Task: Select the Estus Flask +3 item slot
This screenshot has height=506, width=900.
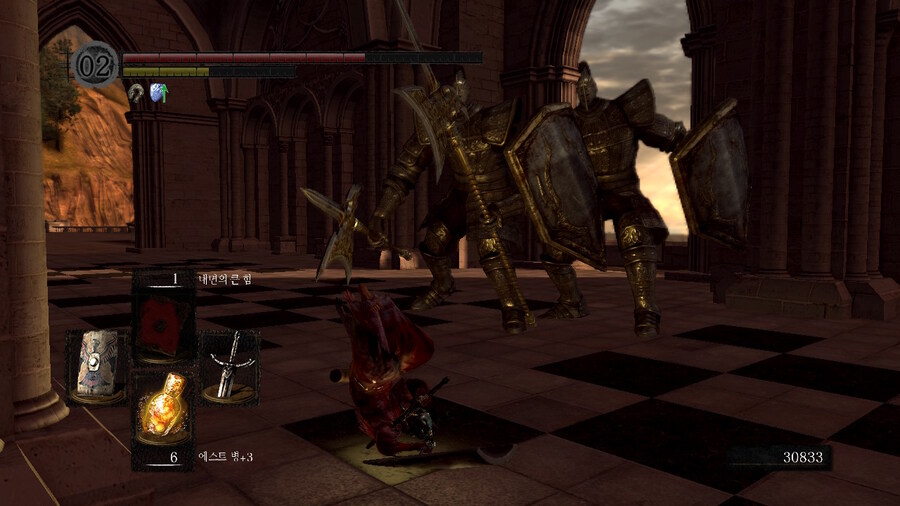Action: tap(163, 406)
